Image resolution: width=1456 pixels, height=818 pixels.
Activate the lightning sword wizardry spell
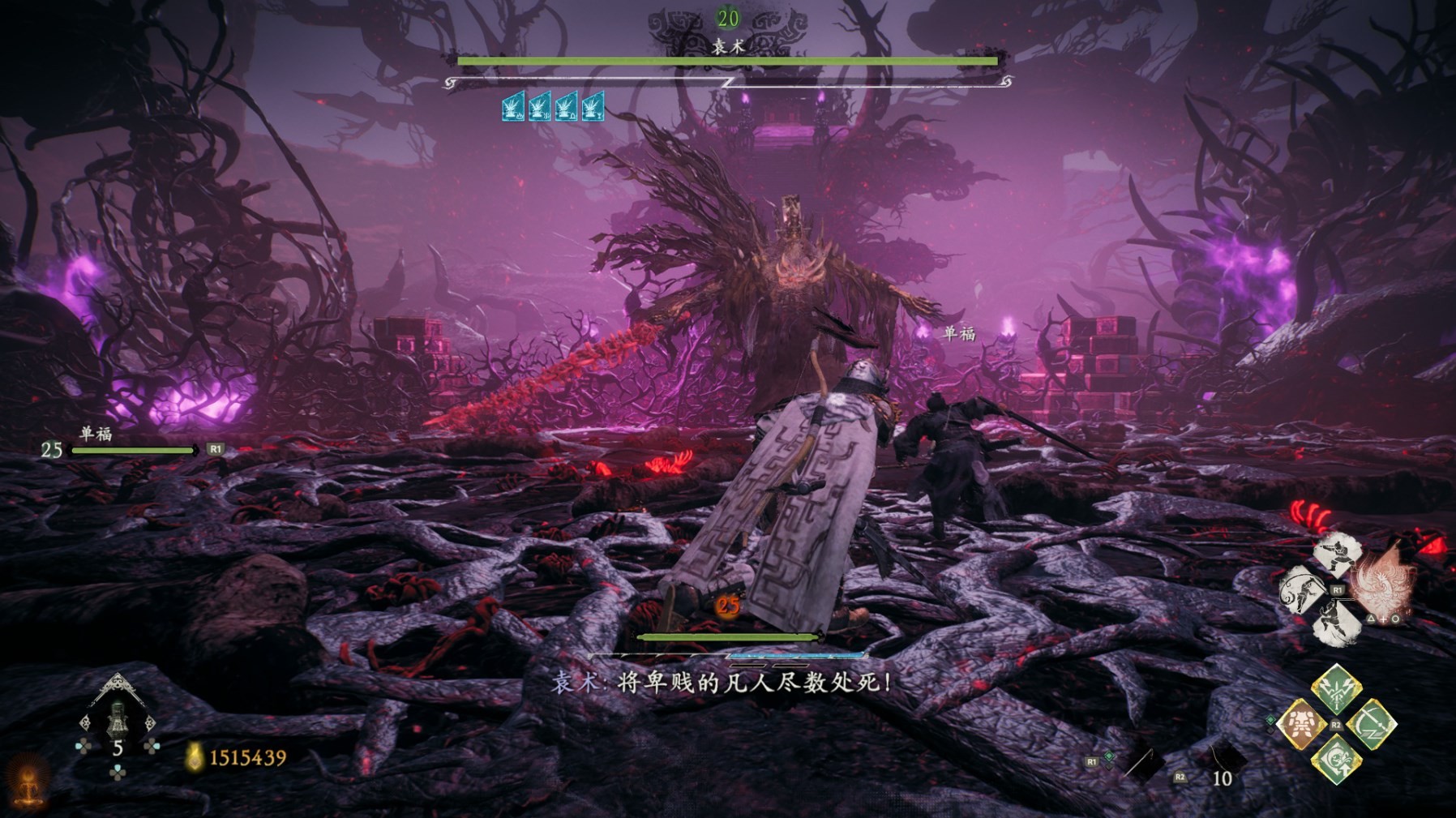[1336, 688]
